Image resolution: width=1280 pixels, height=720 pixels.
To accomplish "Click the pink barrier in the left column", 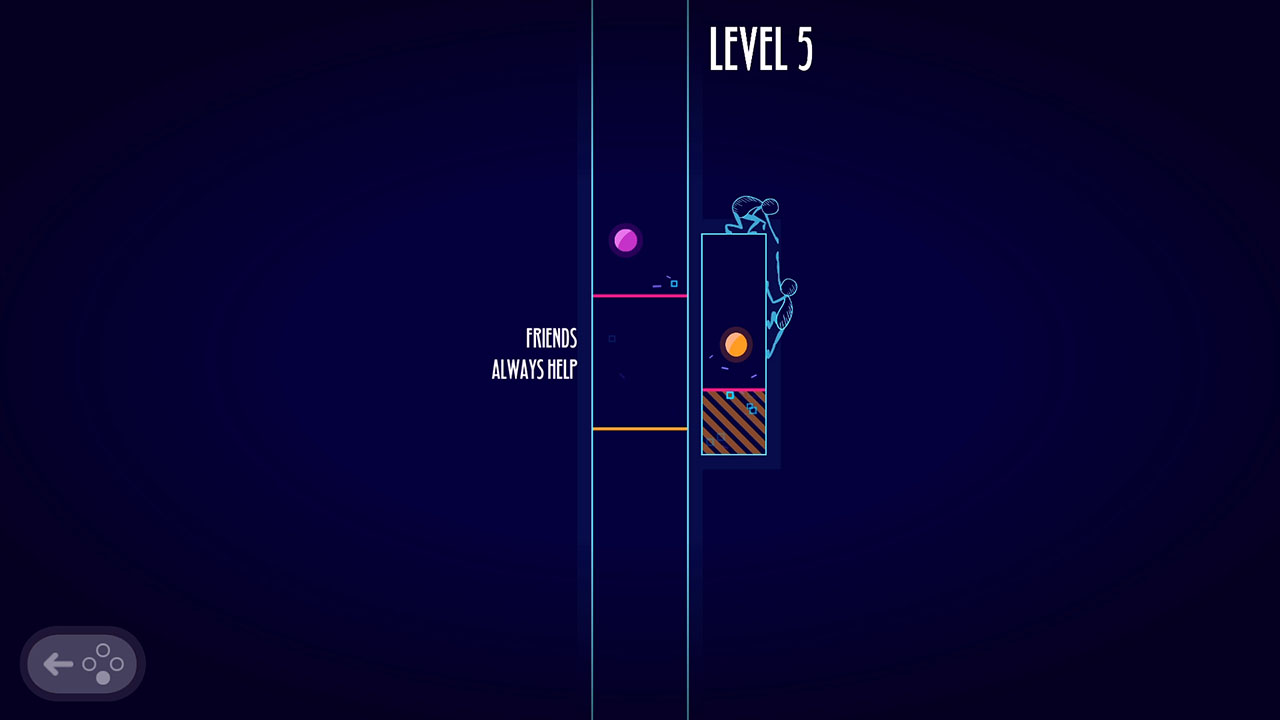I will 640,296.
